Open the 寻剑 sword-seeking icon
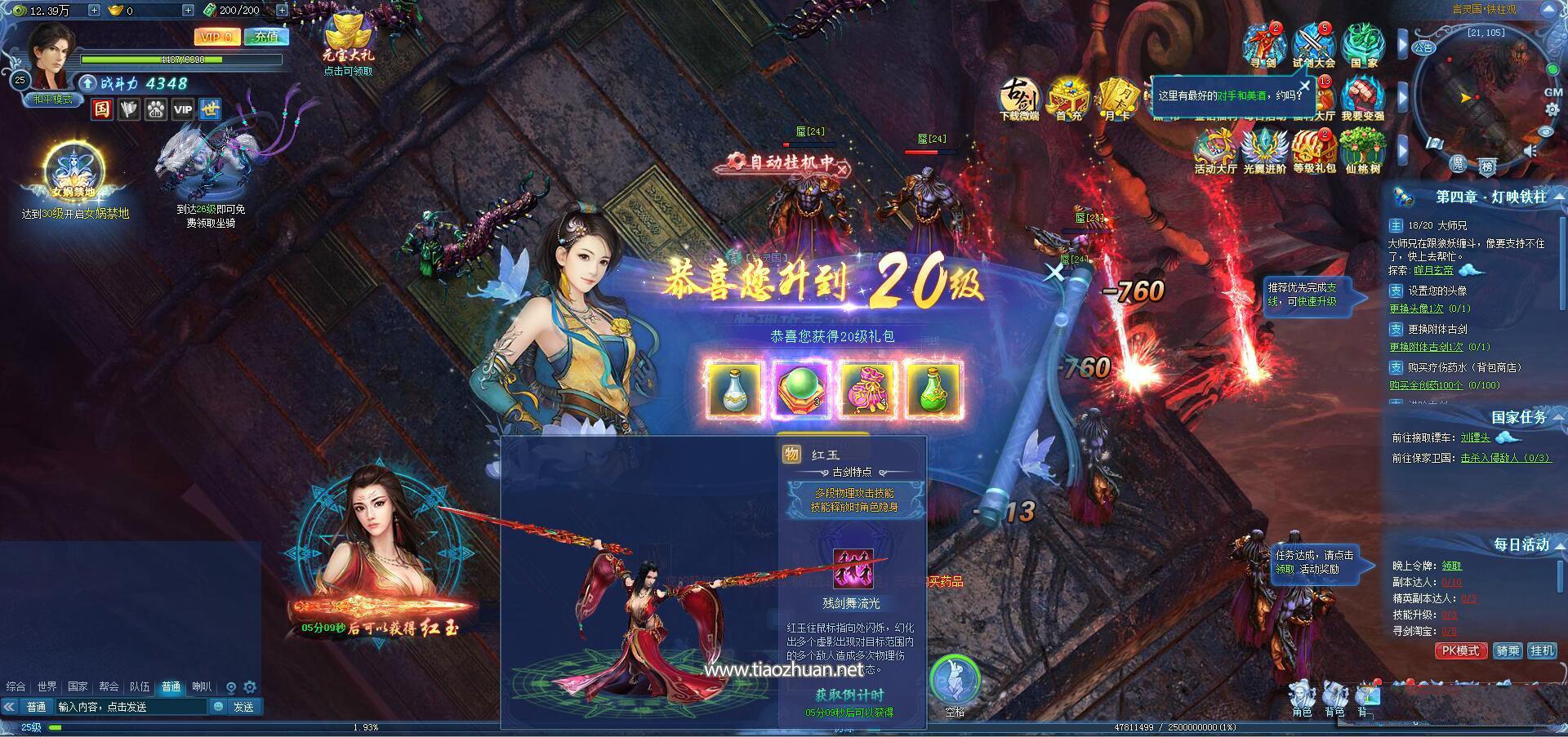 pyautogui.click(x=1263, y=45)
